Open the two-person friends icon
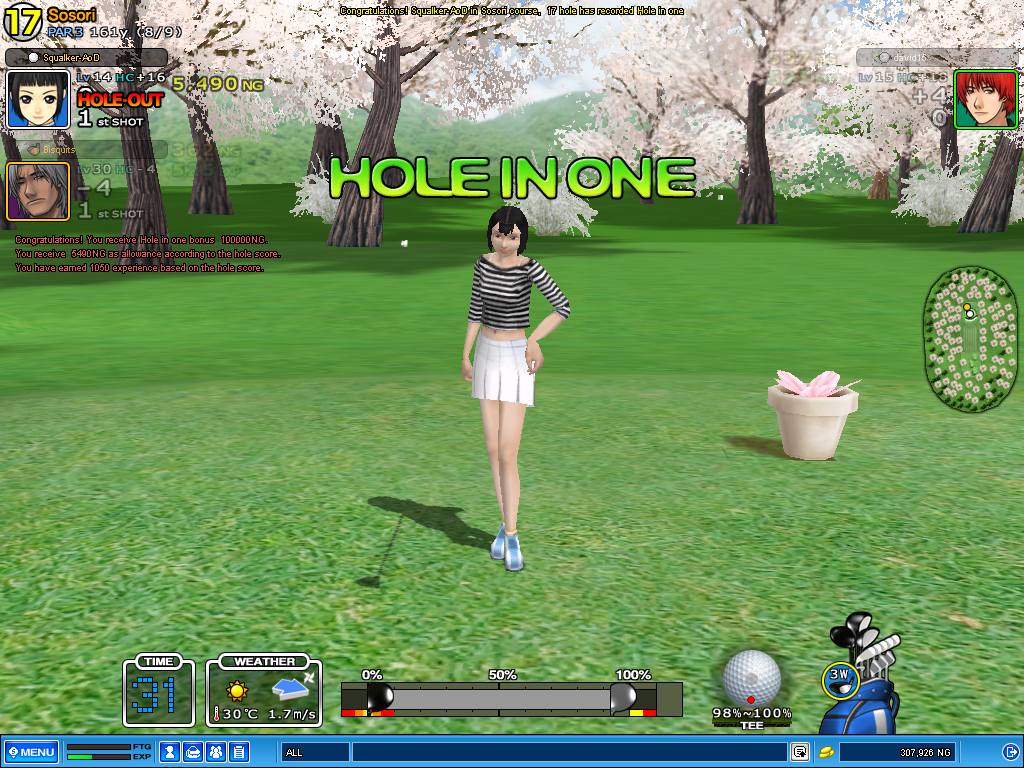This screenshot has height=768, width=1024. pyautogui.click(x=216, y=752)
